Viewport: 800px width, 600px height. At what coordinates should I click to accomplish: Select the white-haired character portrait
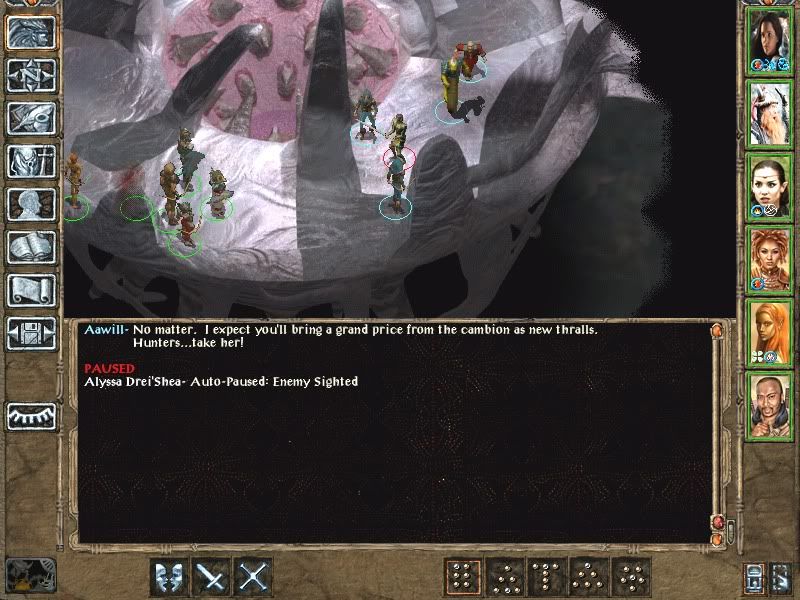[770, 112]
